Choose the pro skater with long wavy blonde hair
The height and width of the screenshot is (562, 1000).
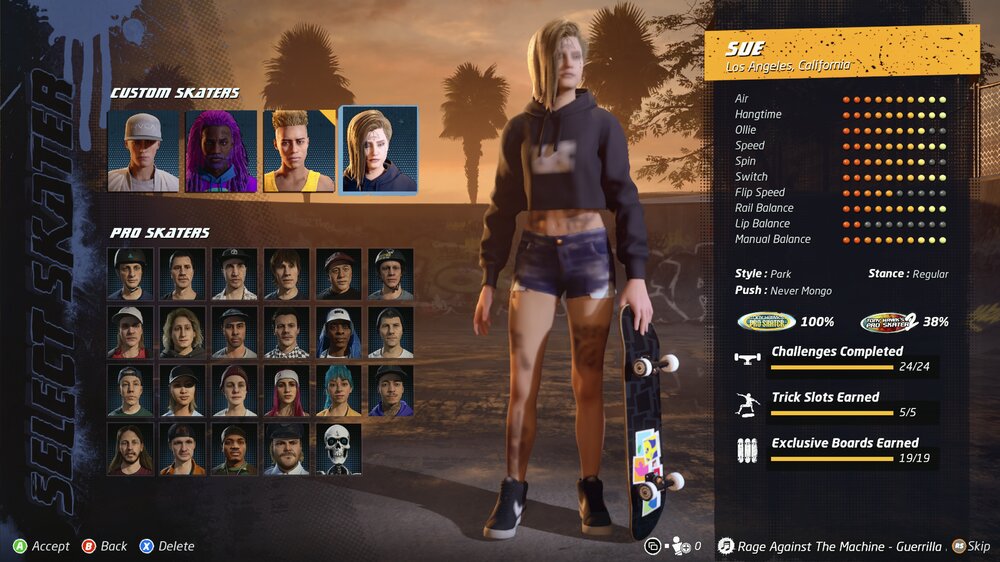(x=183, y=333)
